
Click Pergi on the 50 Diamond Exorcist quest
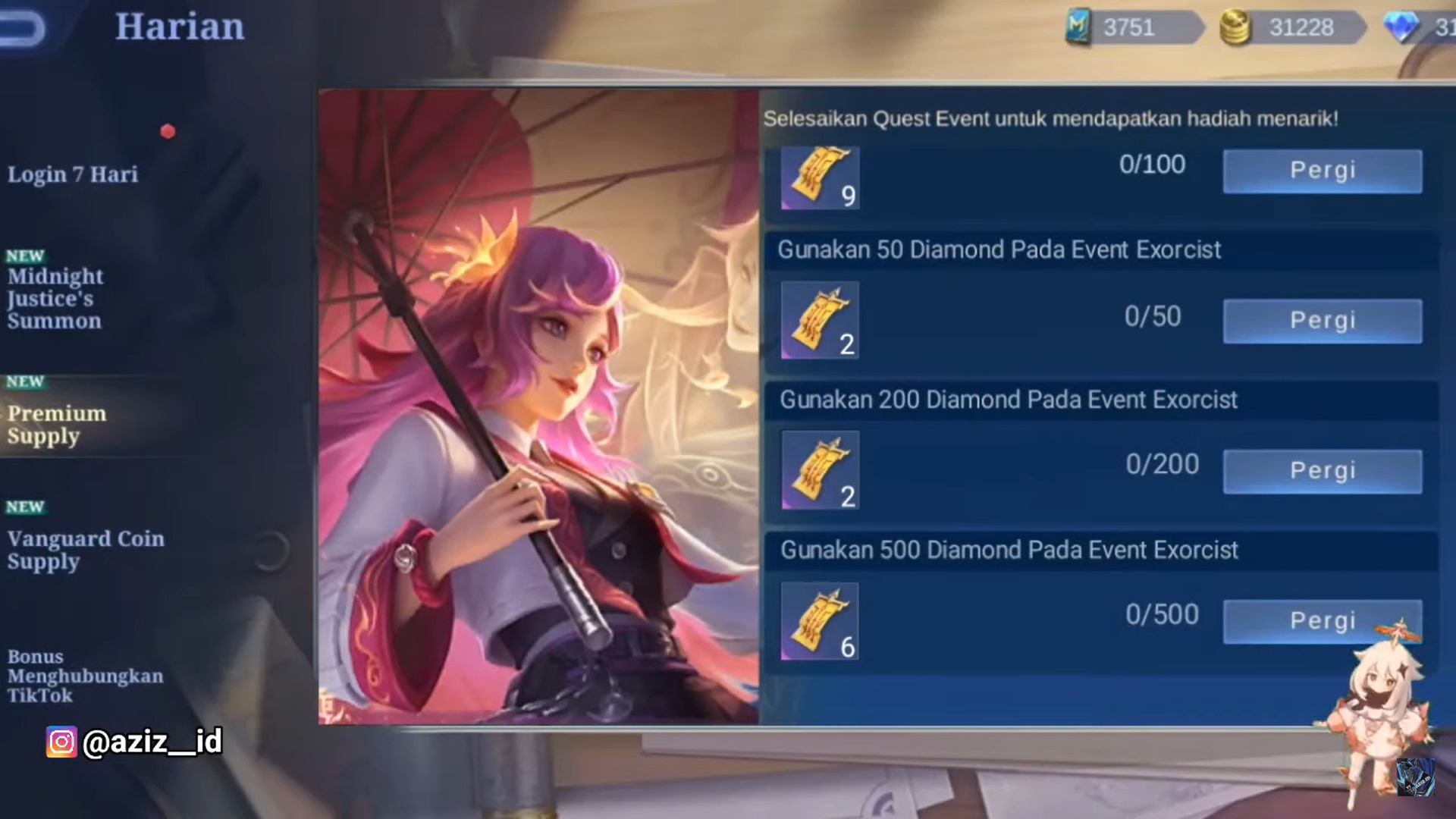point(1322,320)
